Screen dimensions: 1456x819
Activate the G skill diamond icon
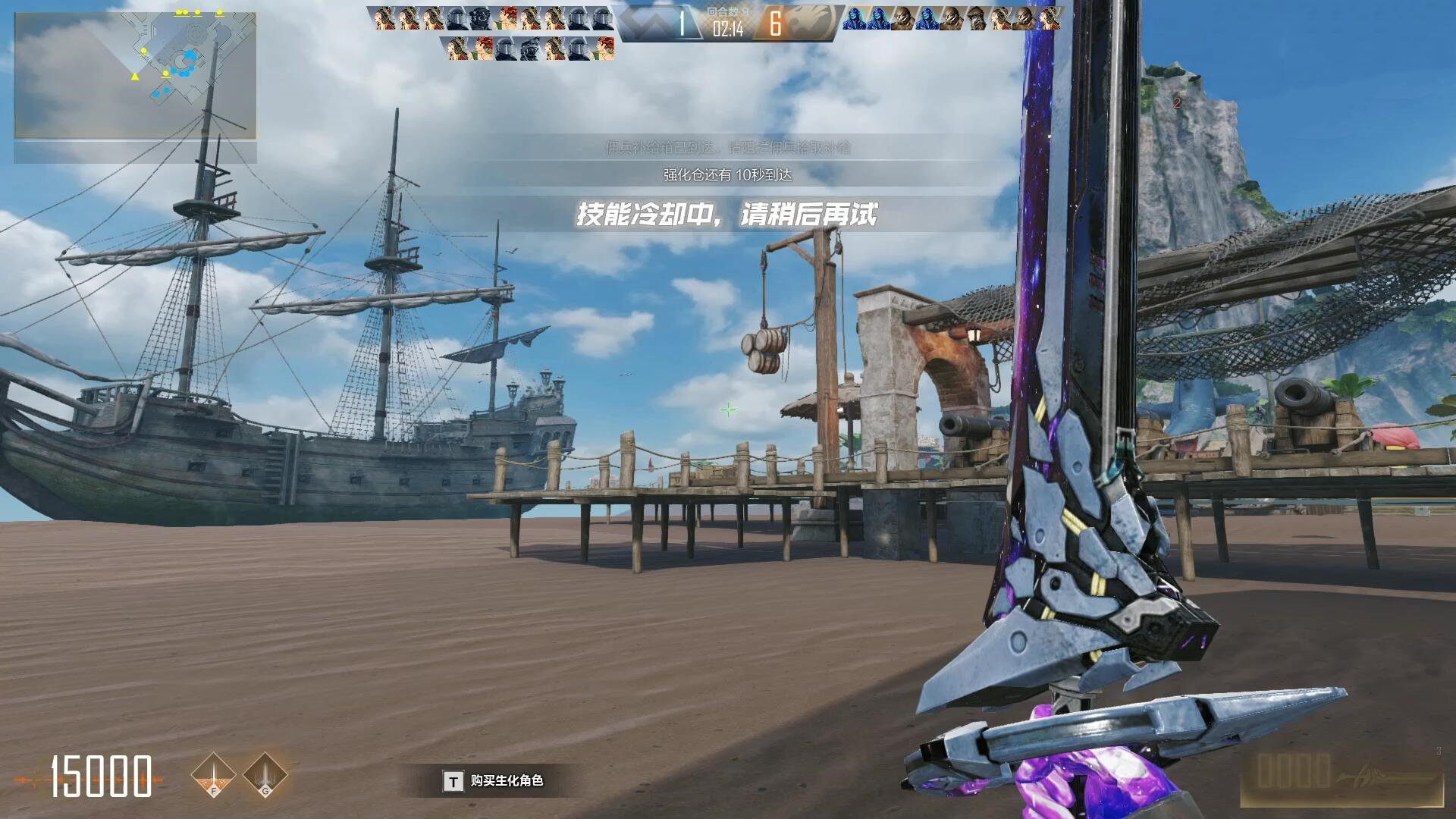click(265, 776)
